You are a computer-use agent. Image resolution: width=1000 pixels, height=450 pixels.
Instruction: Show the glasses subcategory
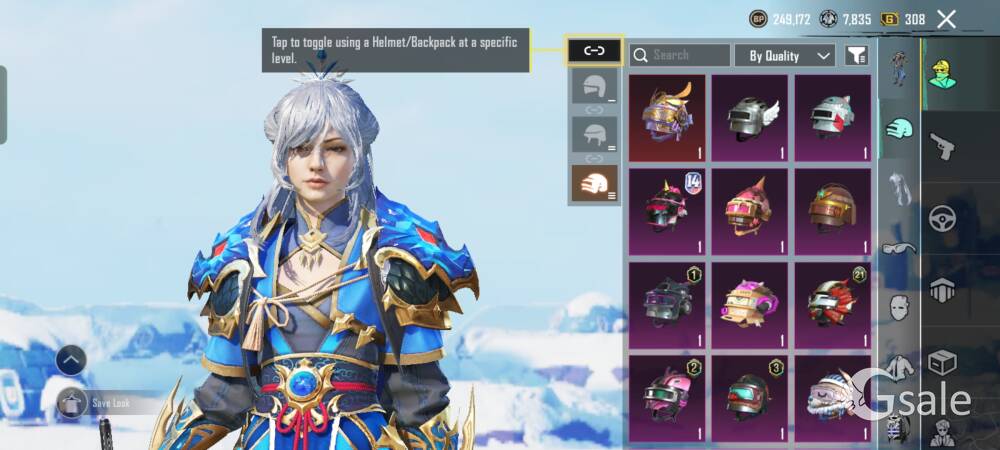[899, 248]
